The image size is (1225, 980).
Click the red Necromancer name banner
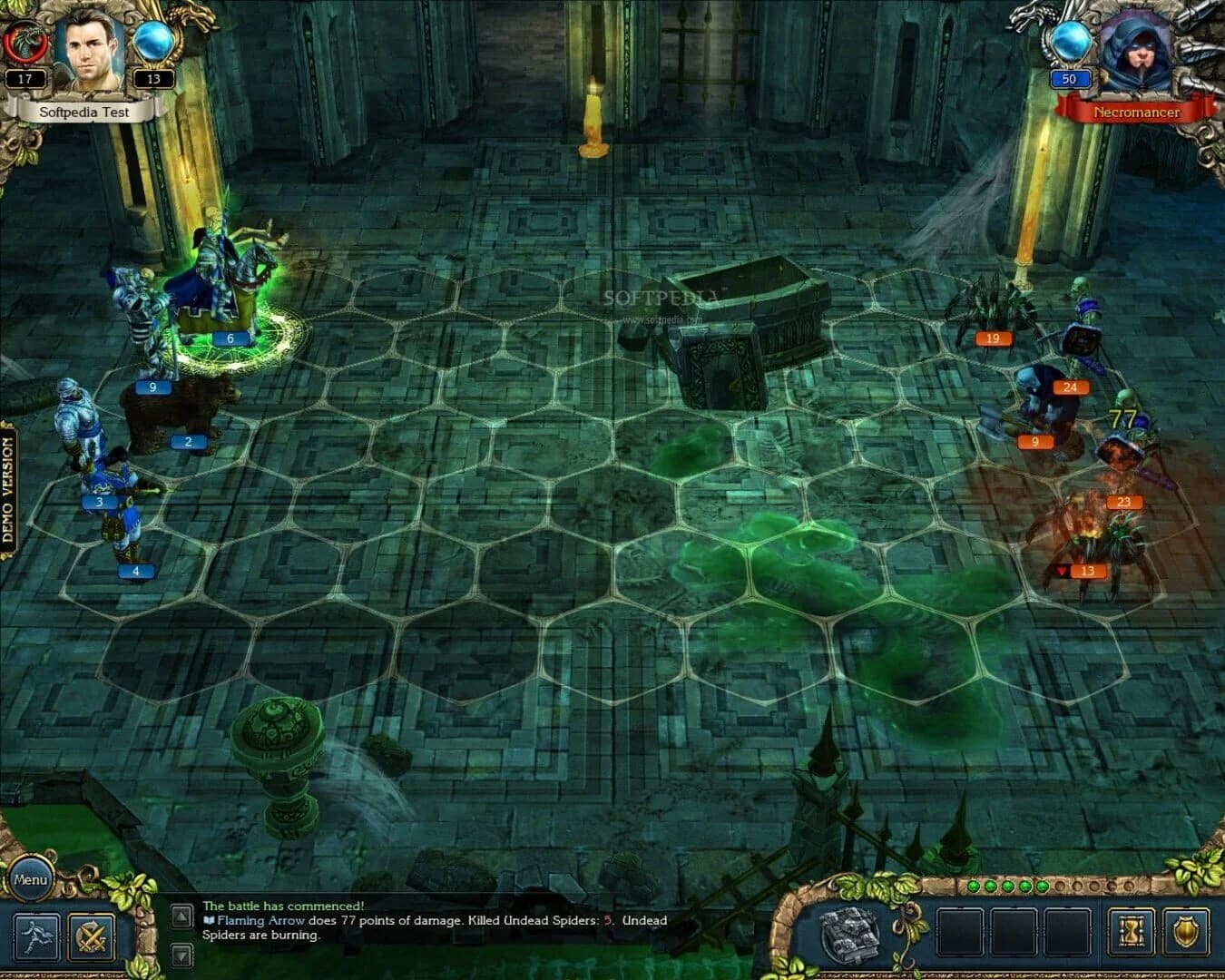(1136, 112)
